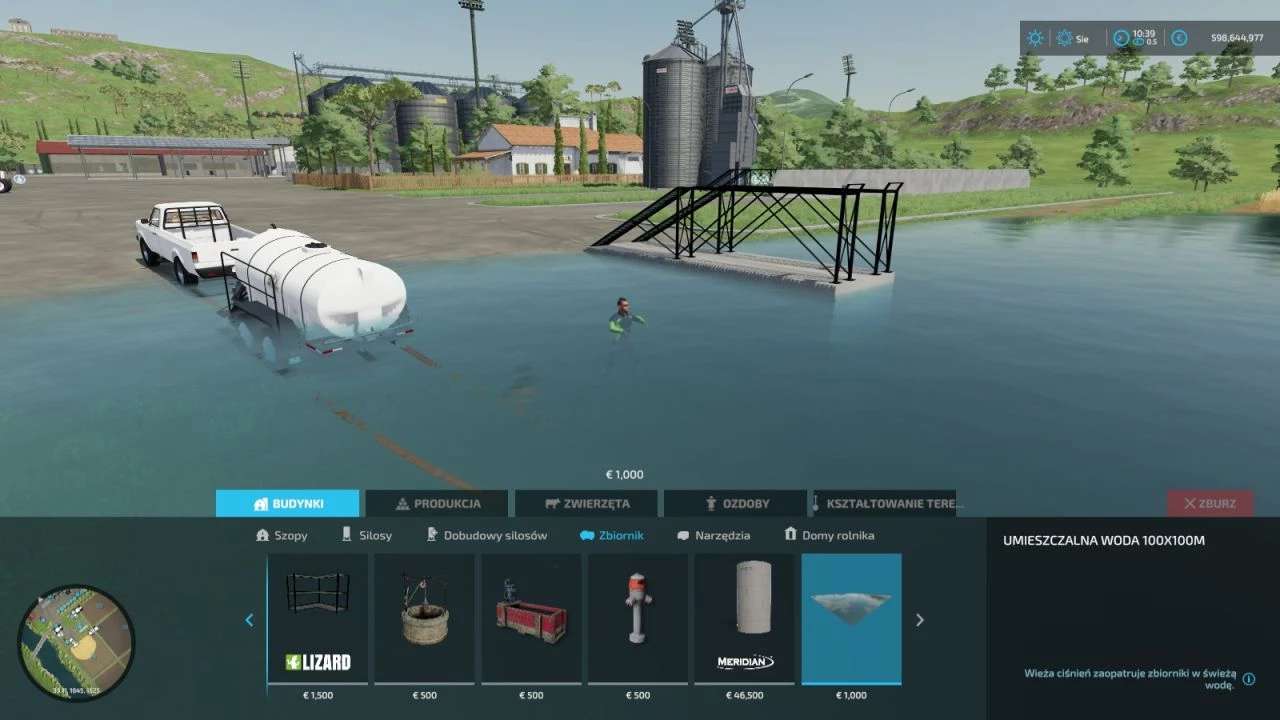Switch to the Budynki category tab
The height and width of the screenshot is (720, 1280).
(287, 503)
